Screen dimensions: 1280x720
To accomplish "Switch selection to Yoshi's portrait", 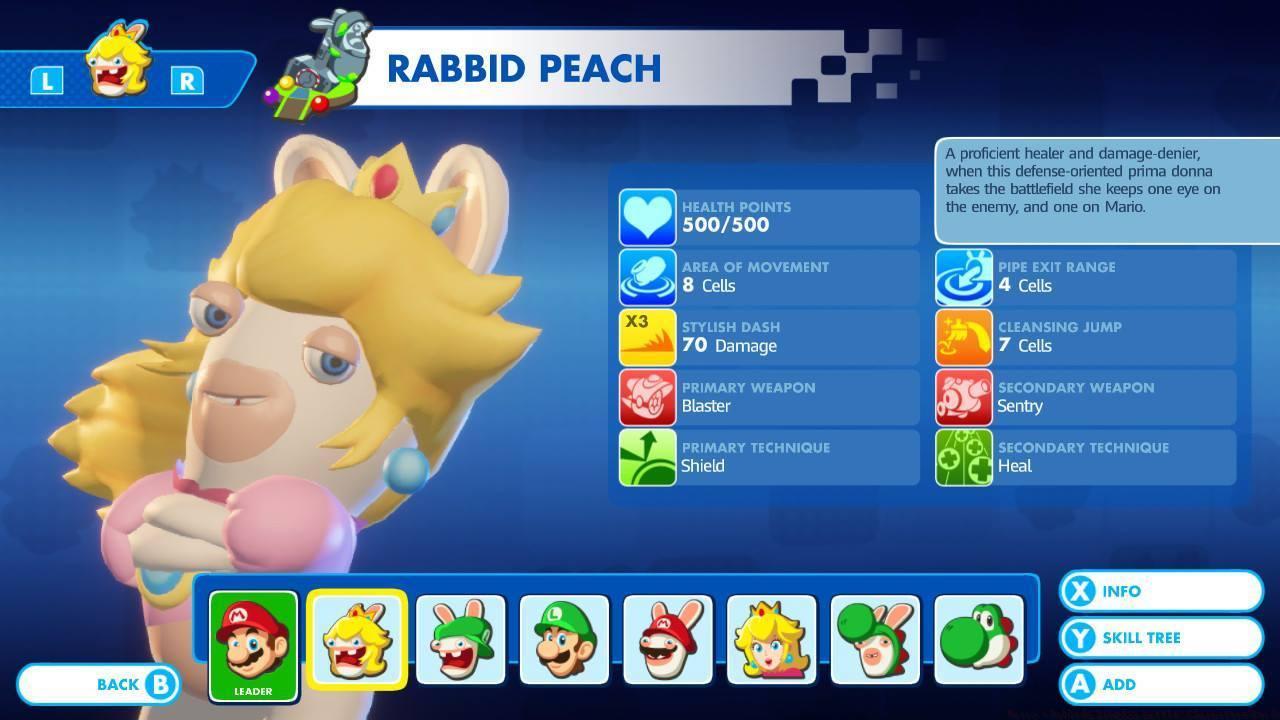I will tap(975, 638).
